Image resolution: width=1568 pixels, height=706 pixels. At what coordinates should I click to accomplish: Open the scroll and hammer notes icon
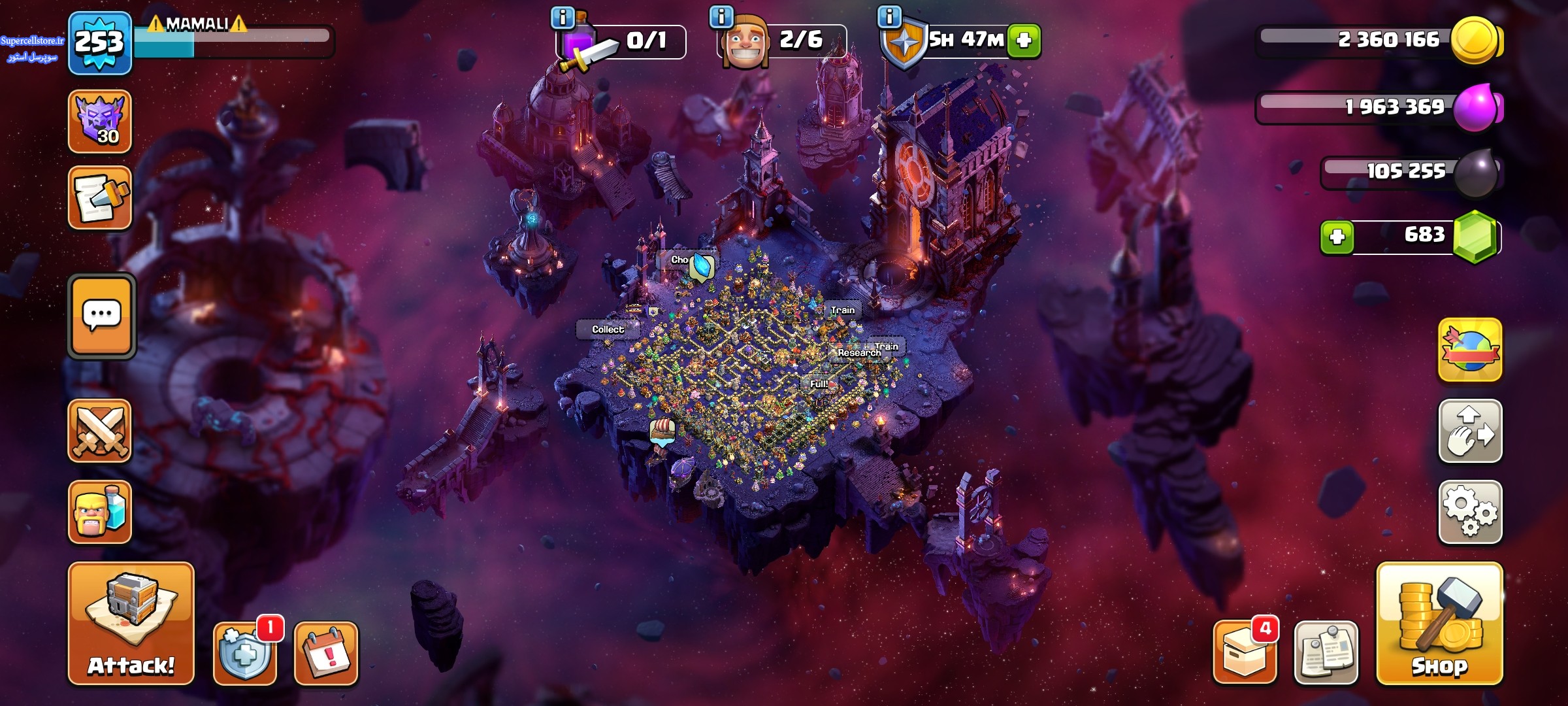[100, 198]
